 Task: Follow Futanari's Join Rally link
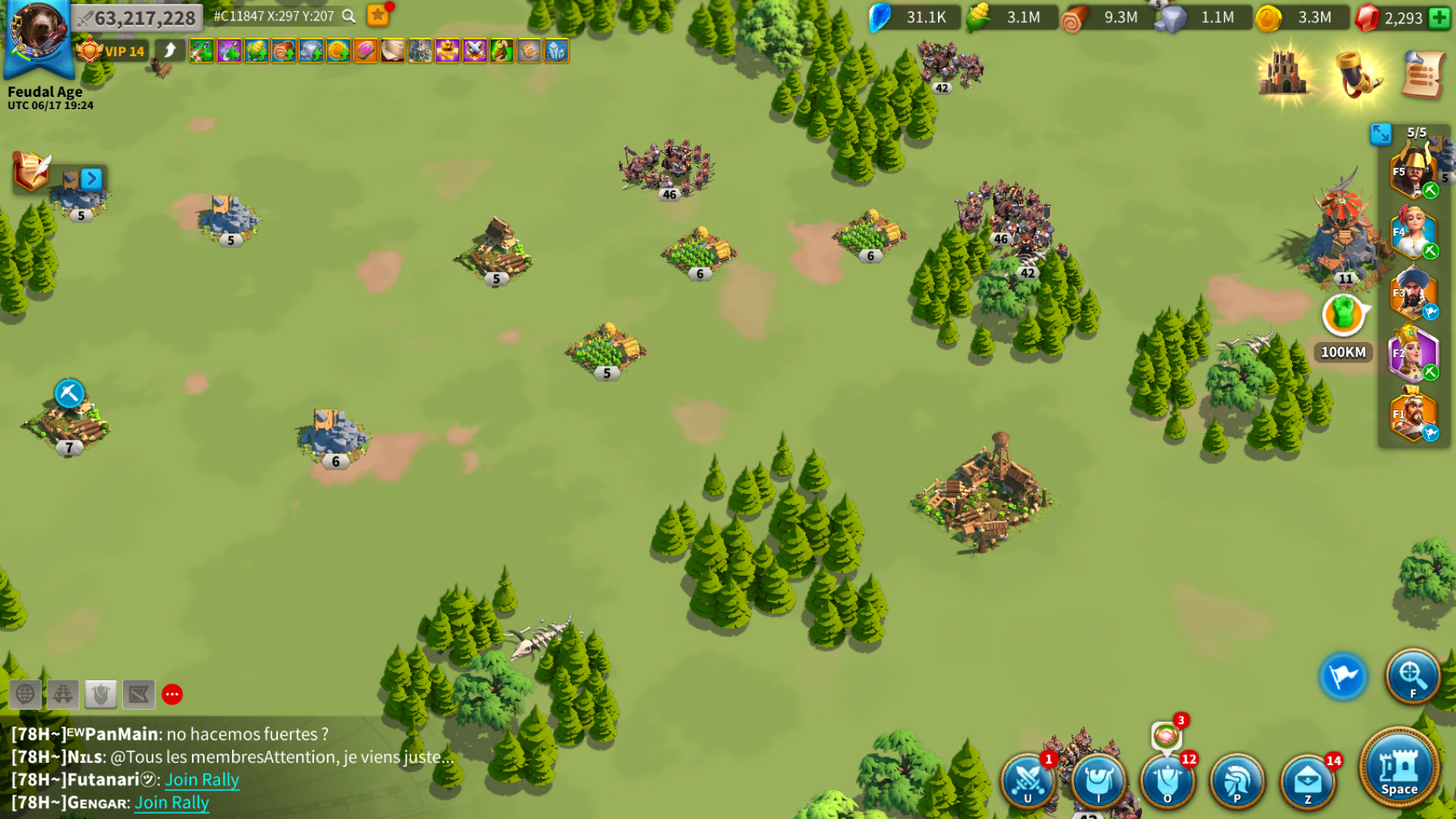pyautogui.click(x=202, y=780)
